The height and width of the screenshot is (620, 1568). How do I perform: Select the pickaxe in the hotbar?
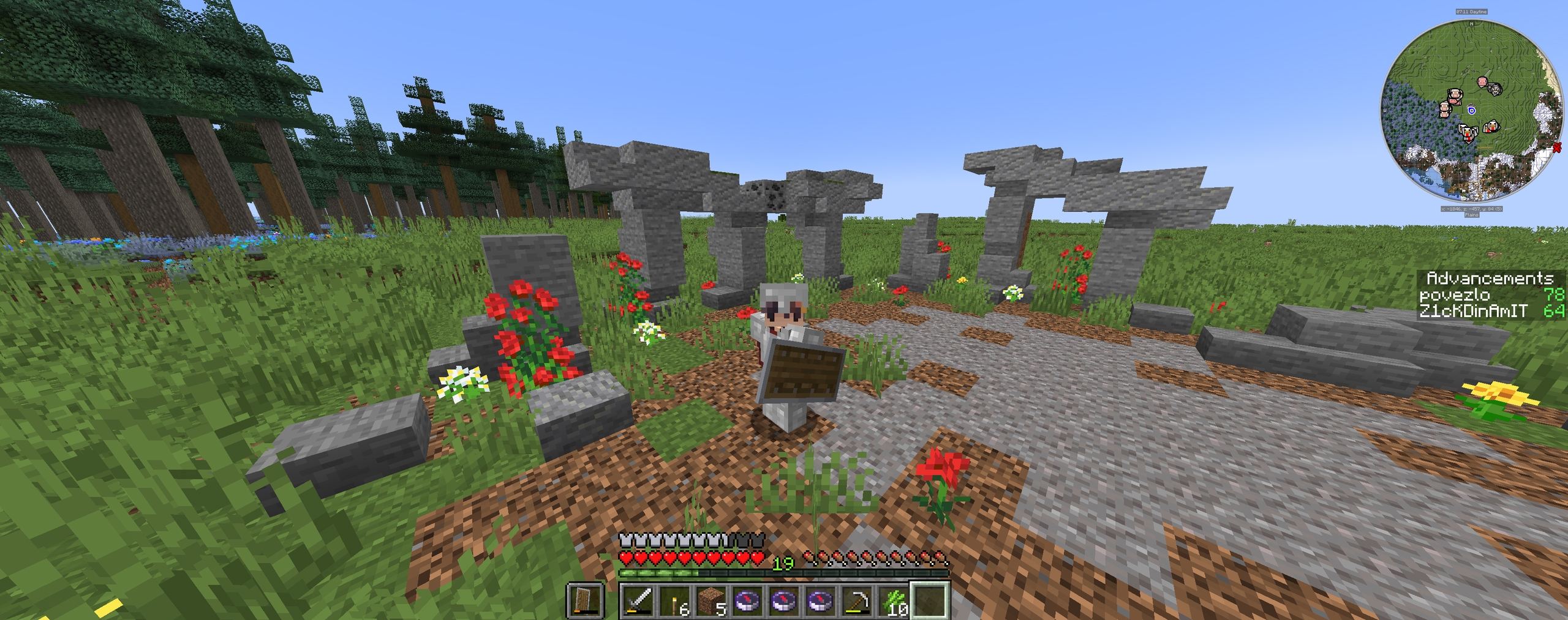pos(857,600)
